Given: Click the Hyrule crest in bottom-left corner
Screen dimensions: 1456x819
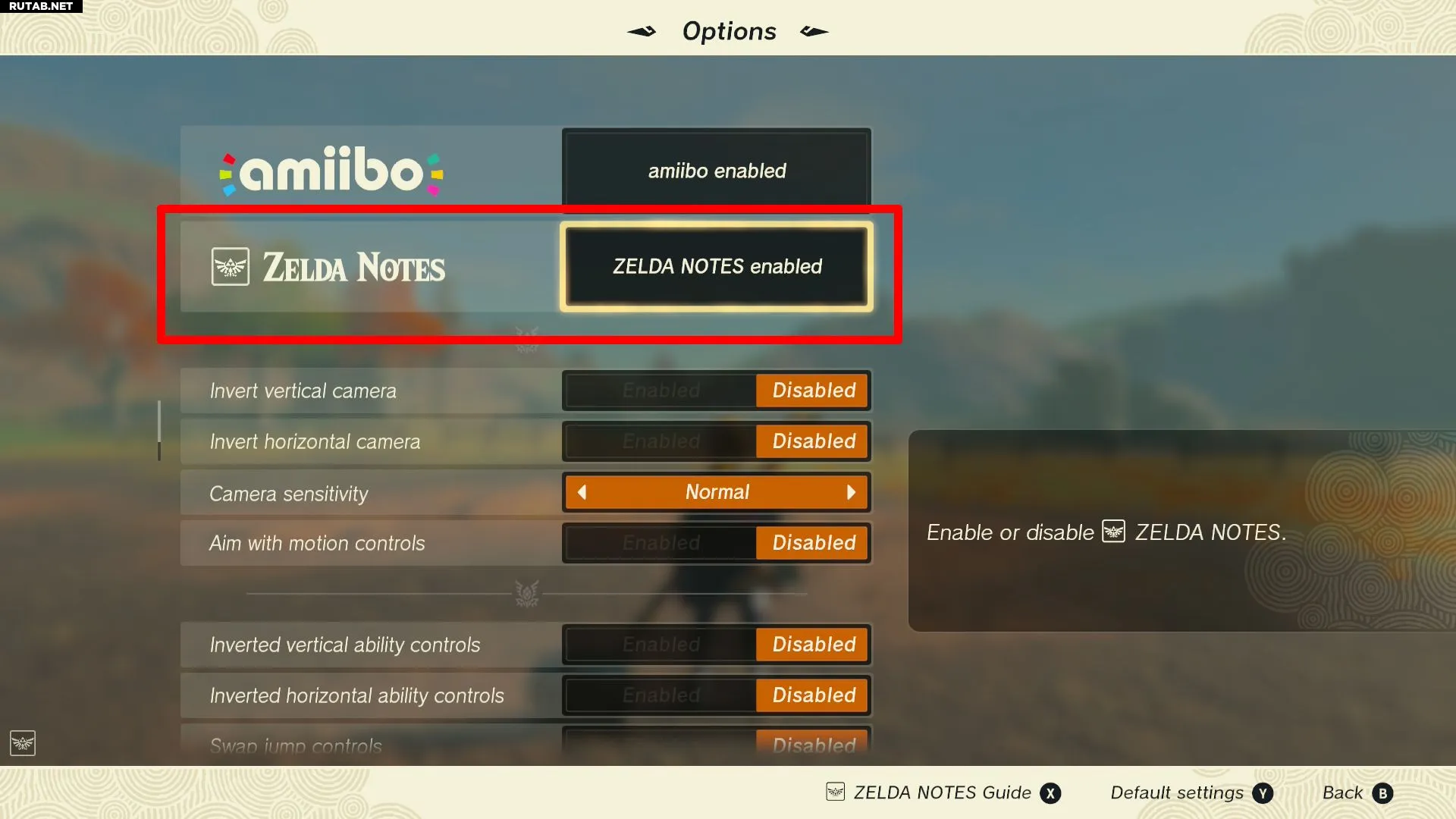Looking at the screenshot, I should [22, 744].
